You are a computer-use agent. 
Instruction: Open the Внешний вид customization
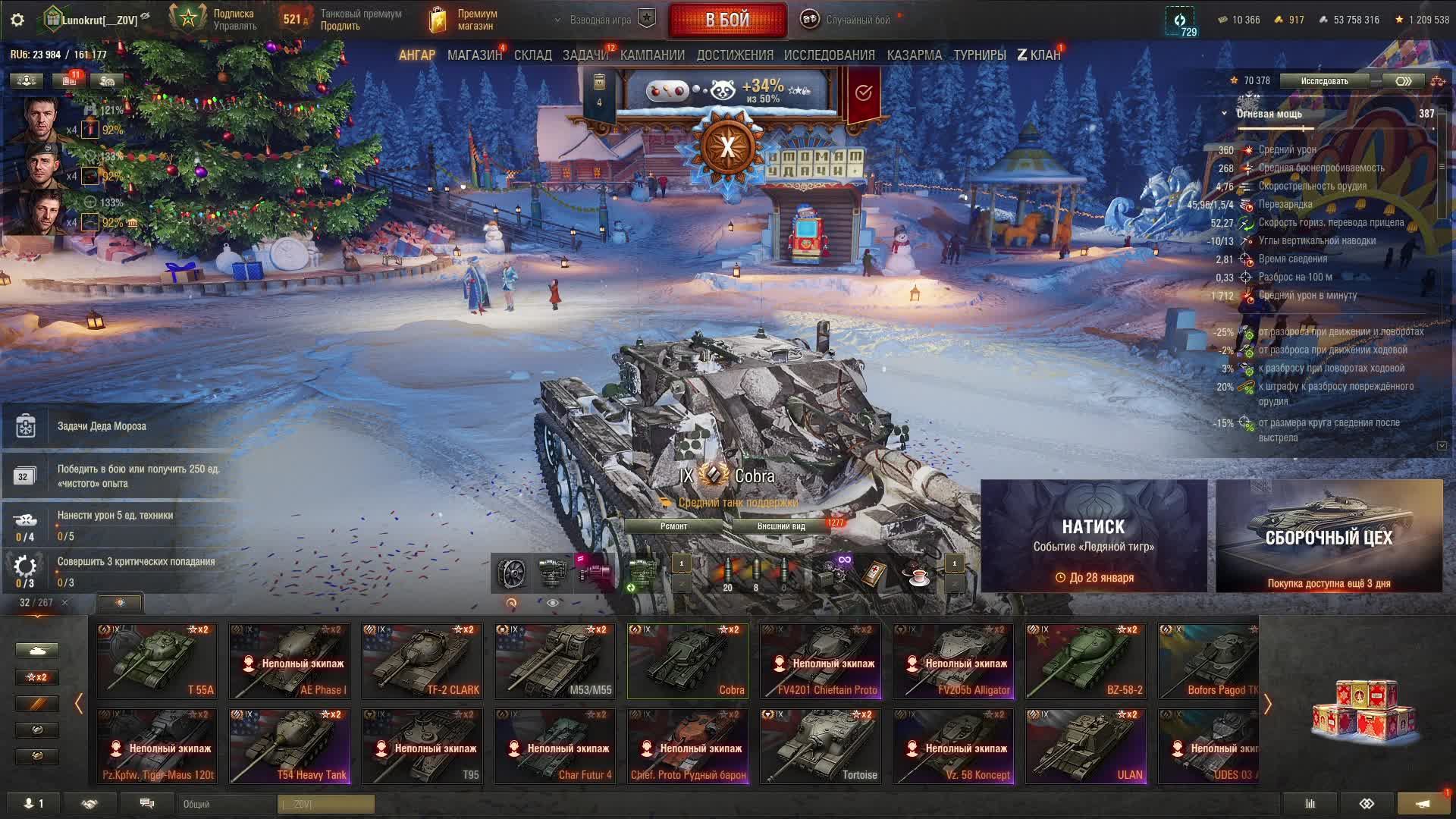(780, 526)
